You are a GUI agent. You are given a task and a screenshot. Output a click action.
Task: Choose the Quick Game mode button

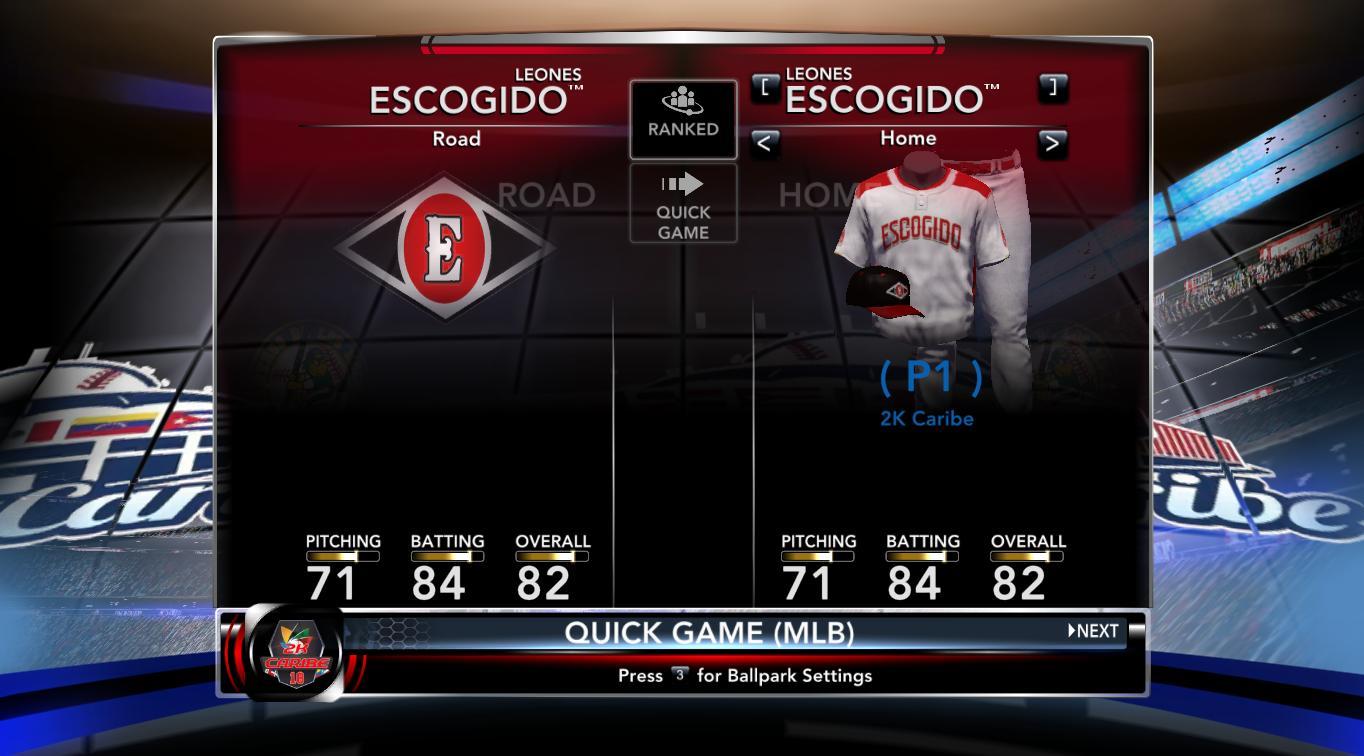point(683,204)
